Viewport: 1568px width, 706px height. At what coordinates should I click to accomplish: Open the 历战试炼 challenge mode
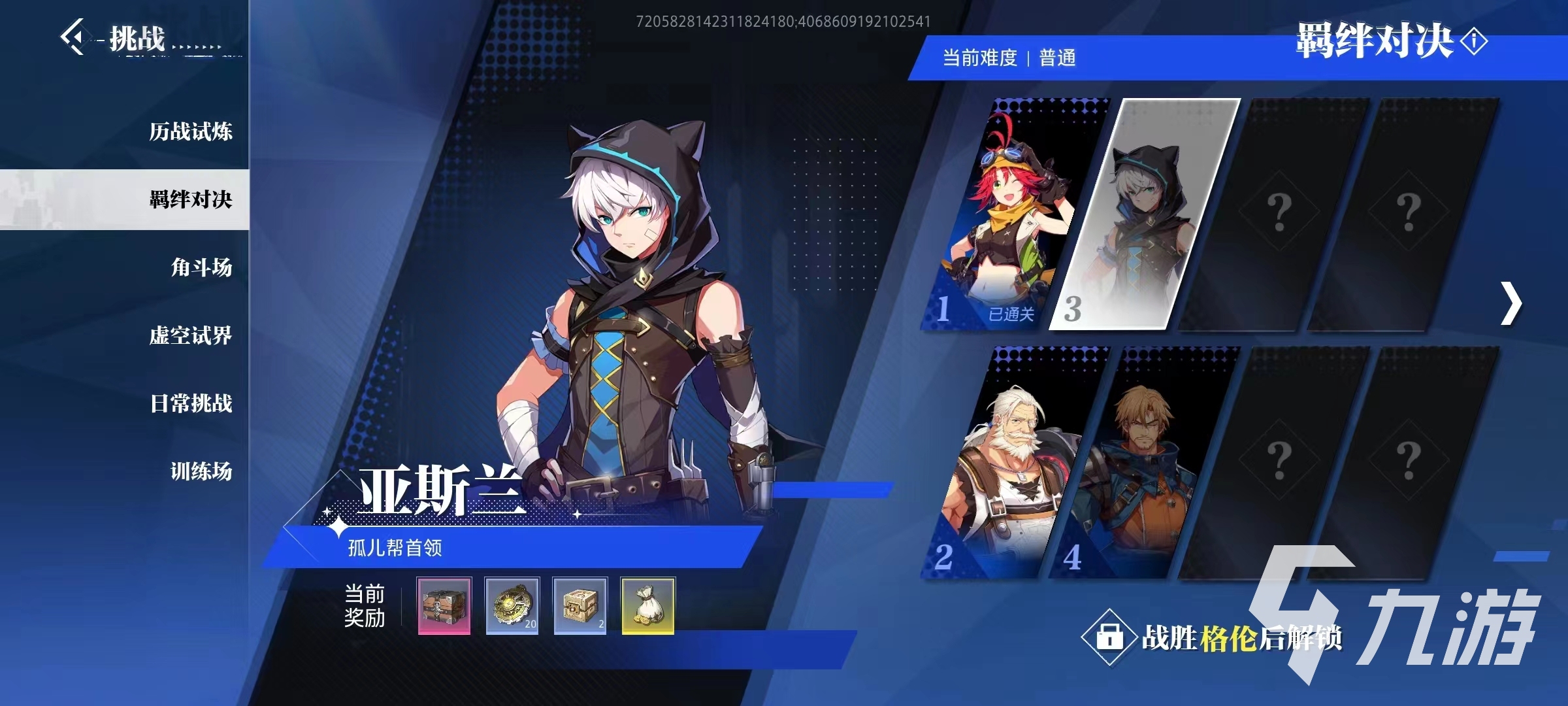[190, 131]
